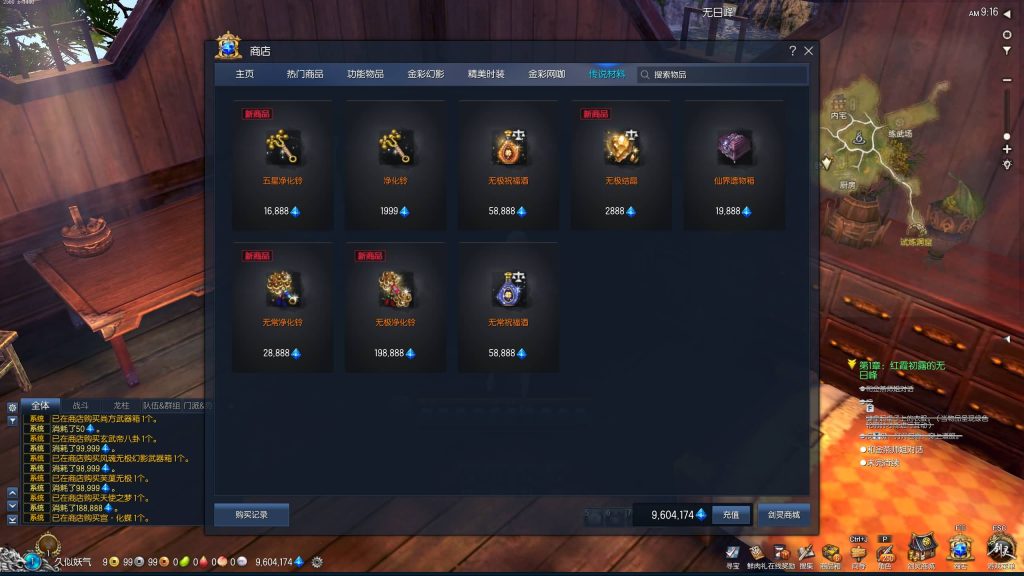Close the 商店 shop window
Image resolution: width=1024 pixels, height=576 pixels.
click(x=808, y=51)
